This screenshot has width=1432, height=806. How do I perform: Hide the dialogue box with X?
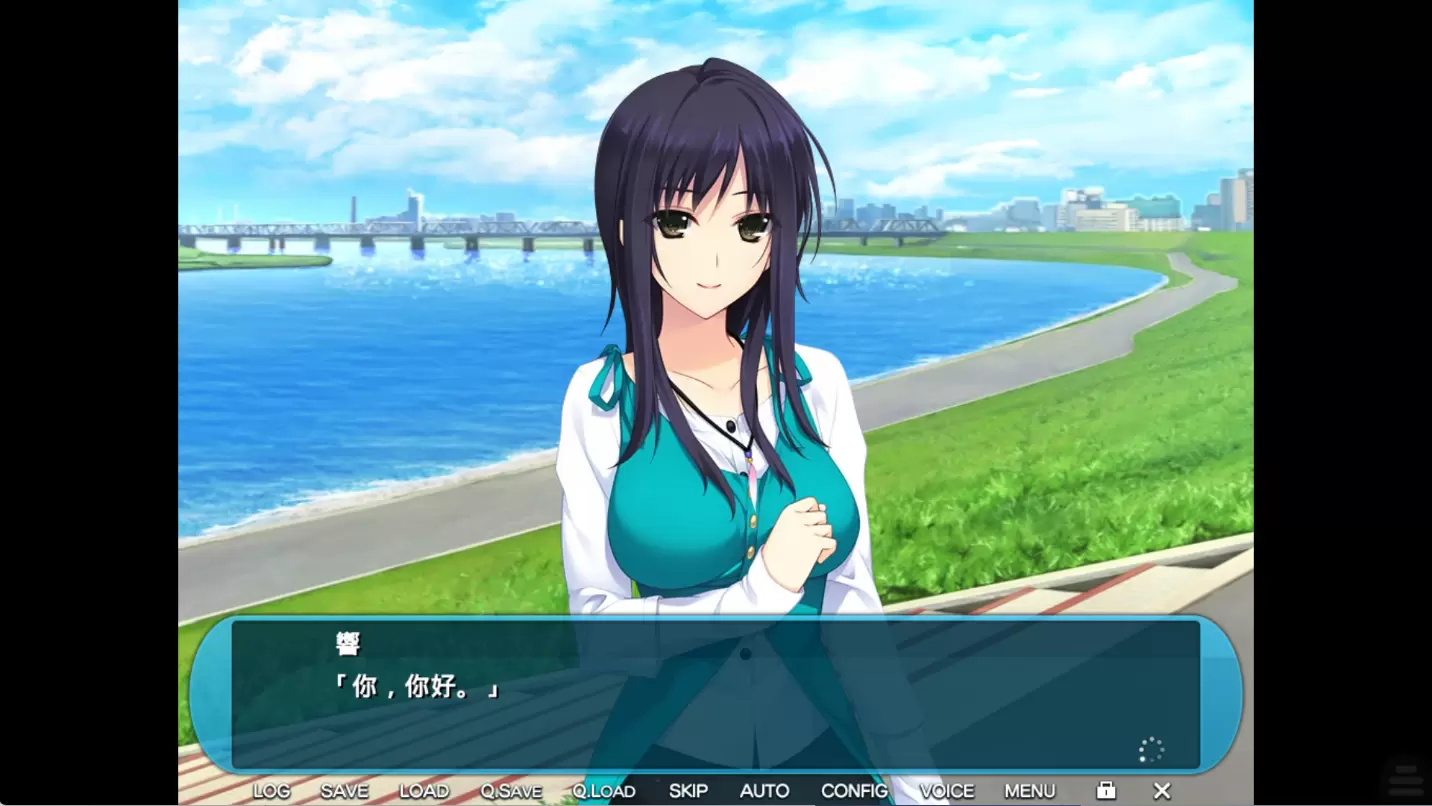point(1162,791)
